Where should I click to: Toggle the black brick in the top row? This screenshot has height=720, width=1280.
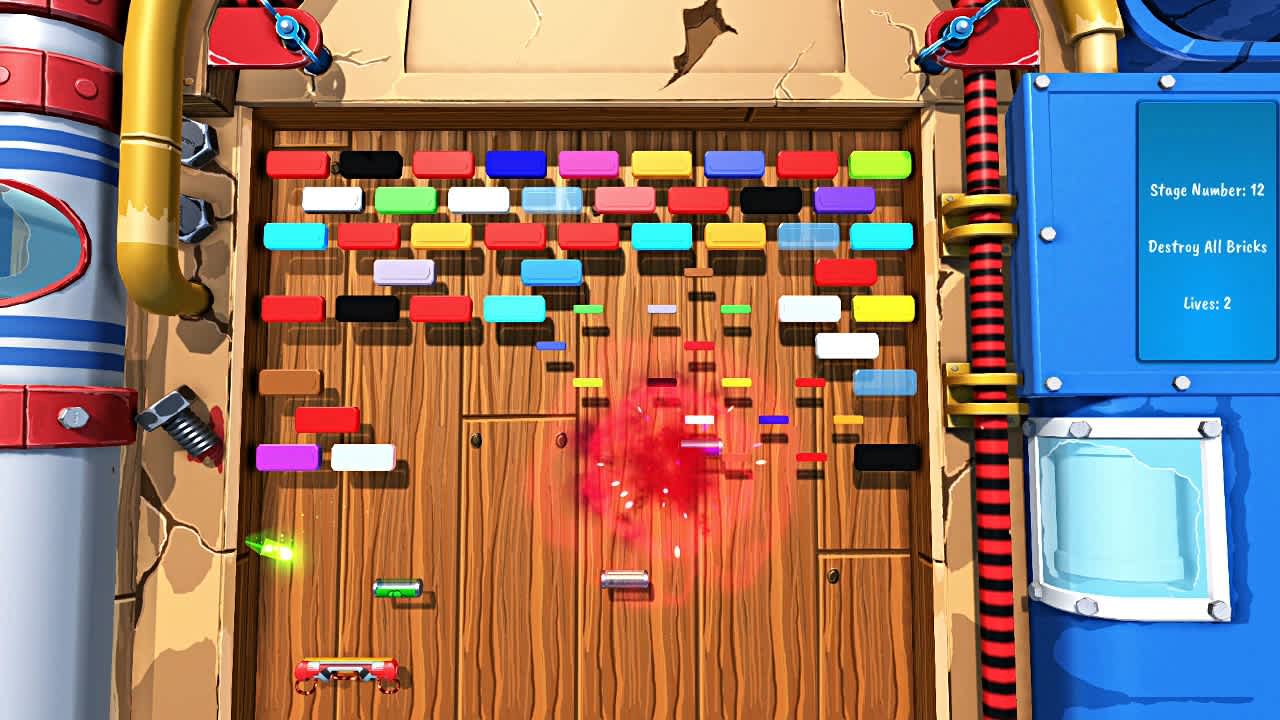tap(372, 160)
